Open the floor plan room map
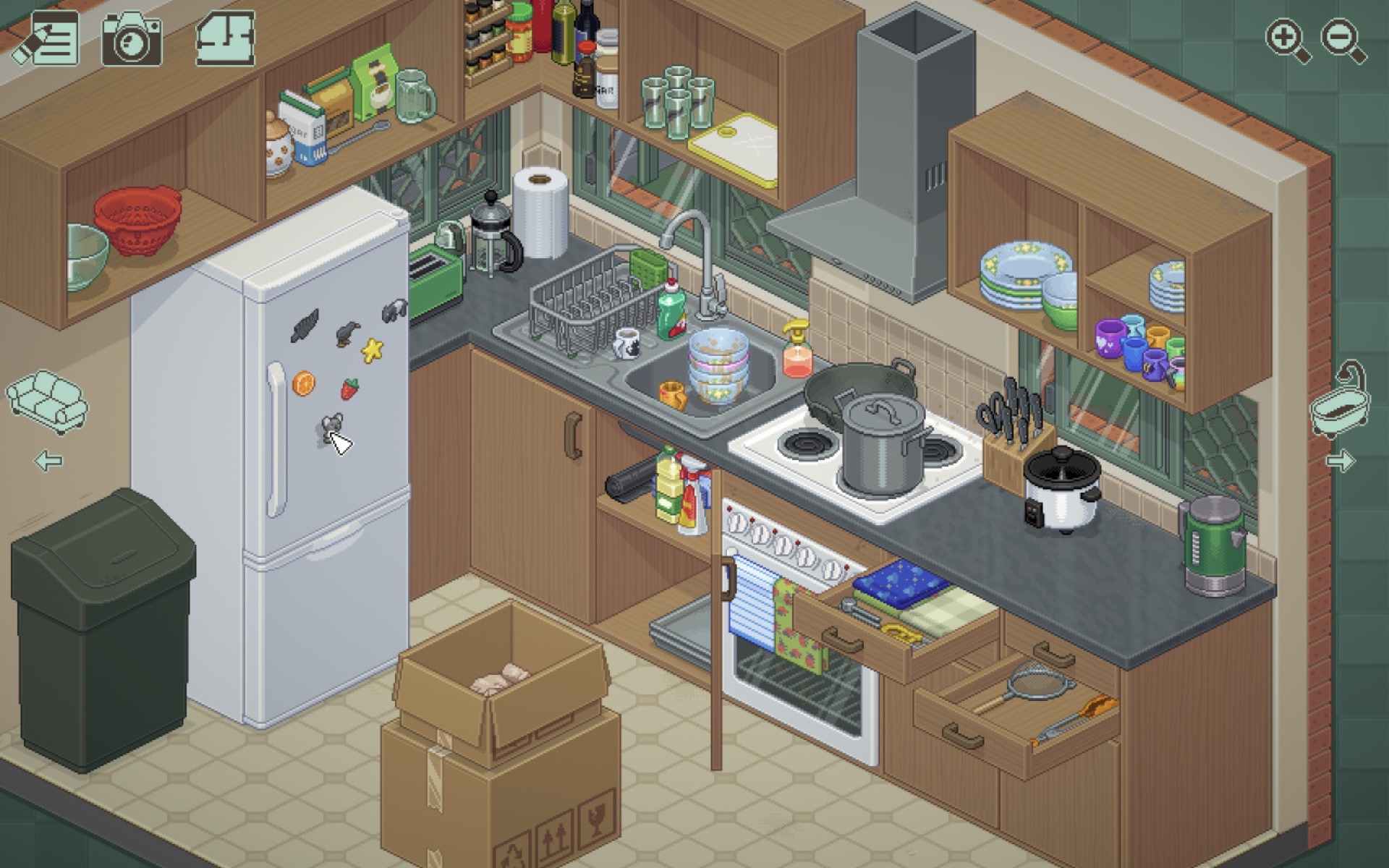 [225, 38]
